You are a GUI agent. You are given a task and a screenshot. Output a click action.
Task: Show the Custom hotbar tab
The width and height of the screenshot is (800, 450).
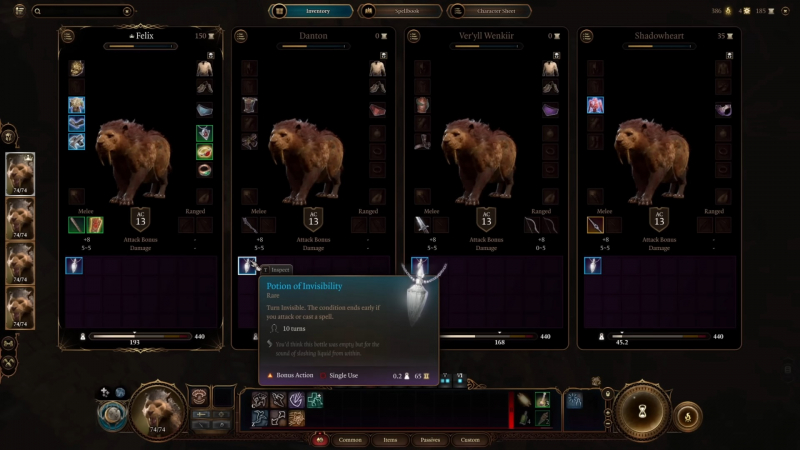470,439
